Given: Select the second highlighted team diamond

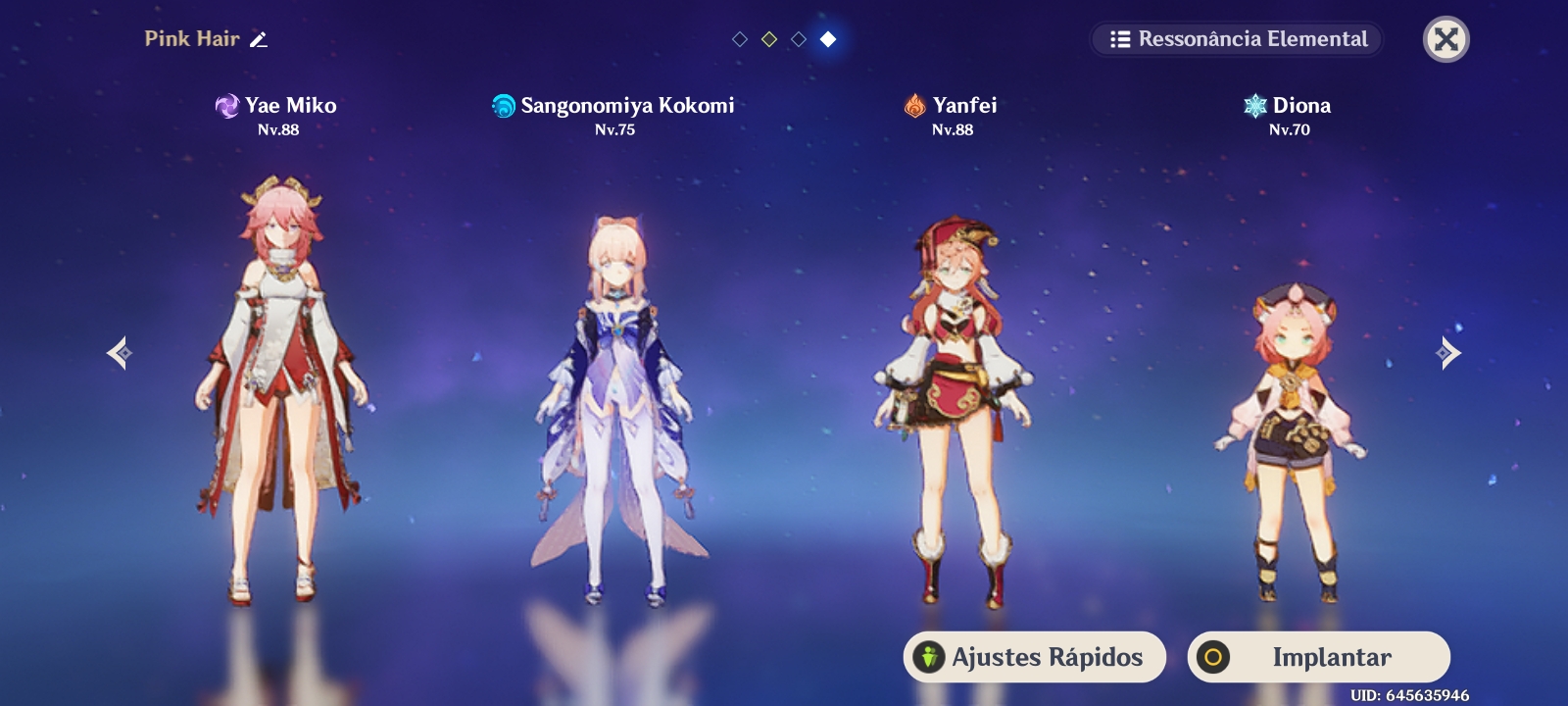Looking at the screenshot, I should pos(769,39).
